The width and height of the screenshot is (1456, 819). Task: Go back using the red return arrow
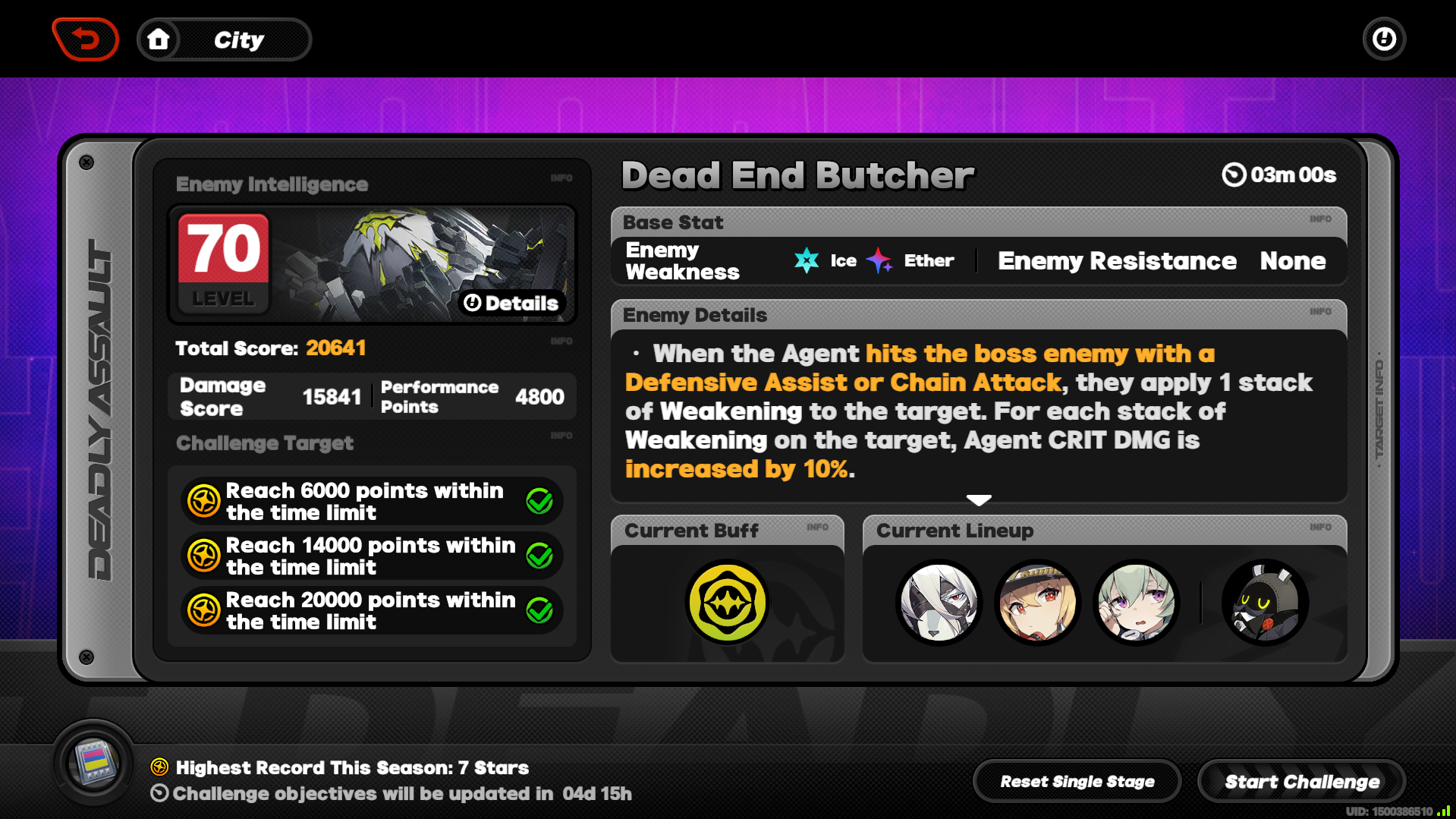click(85, 39)
